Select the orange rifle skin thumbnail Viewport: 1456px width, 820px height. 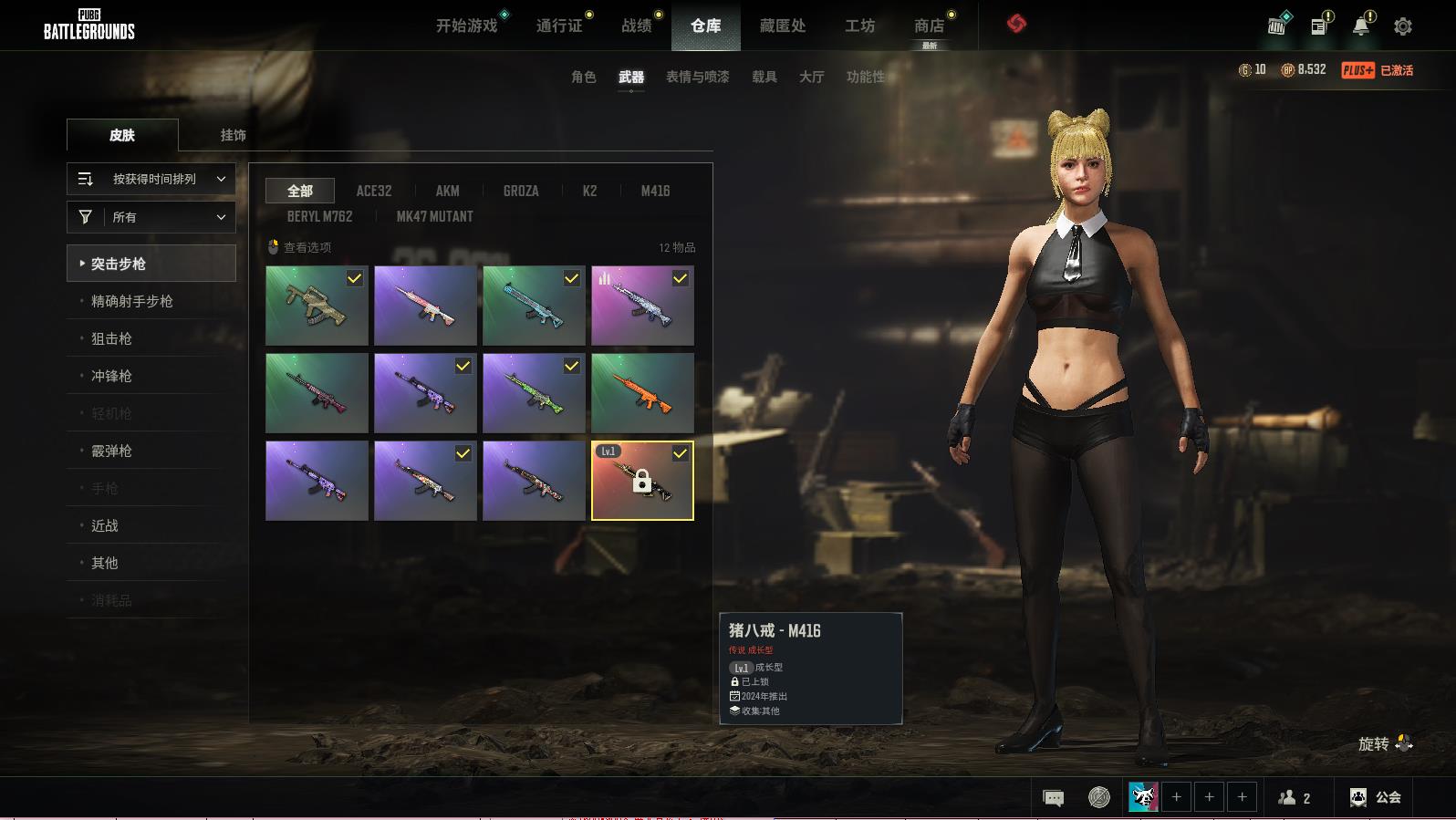(x=642, y=393)
